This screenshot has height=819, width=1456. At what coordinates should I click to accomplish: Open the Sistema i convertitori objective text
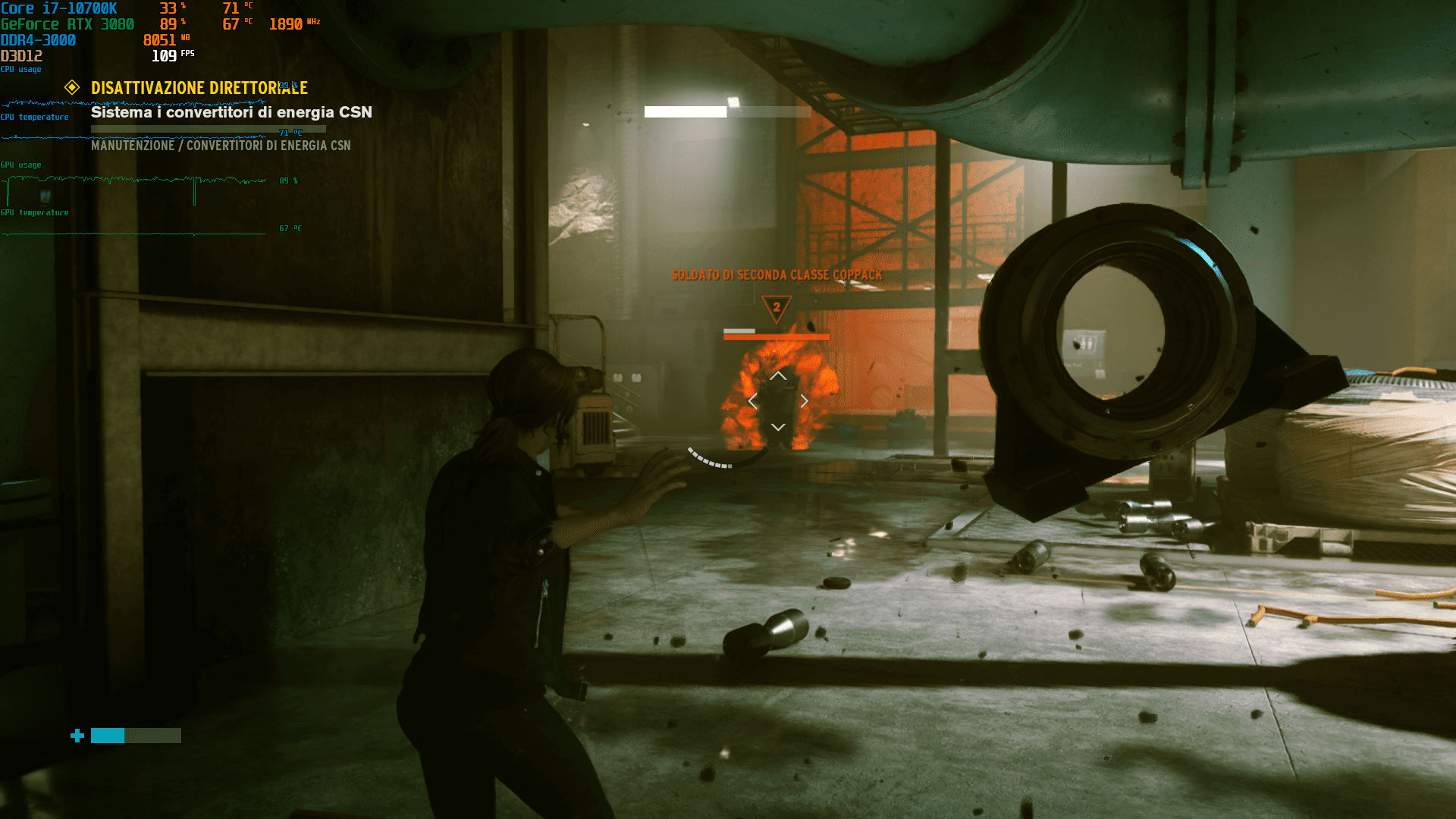point(231,112)
